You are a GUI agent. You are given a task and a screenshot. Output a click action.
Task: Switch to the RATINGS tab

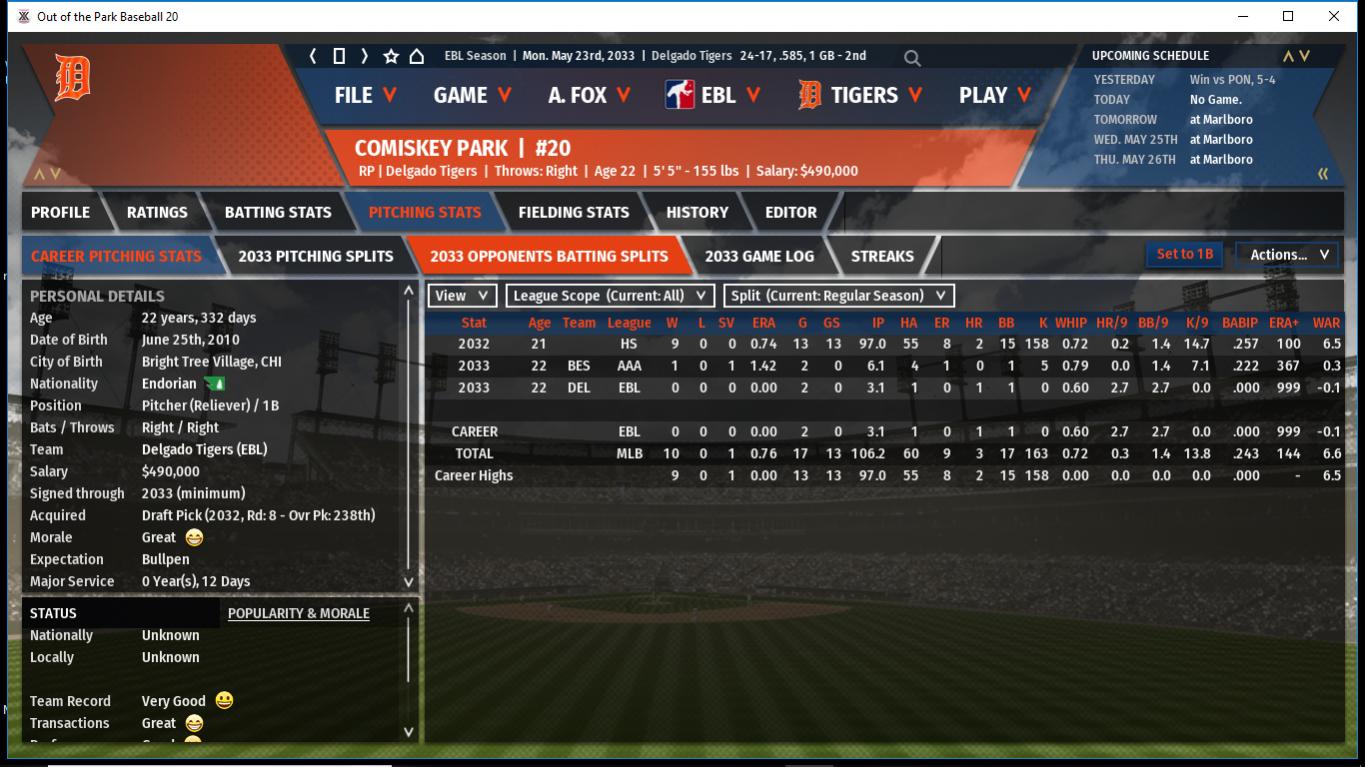(157, 212)
